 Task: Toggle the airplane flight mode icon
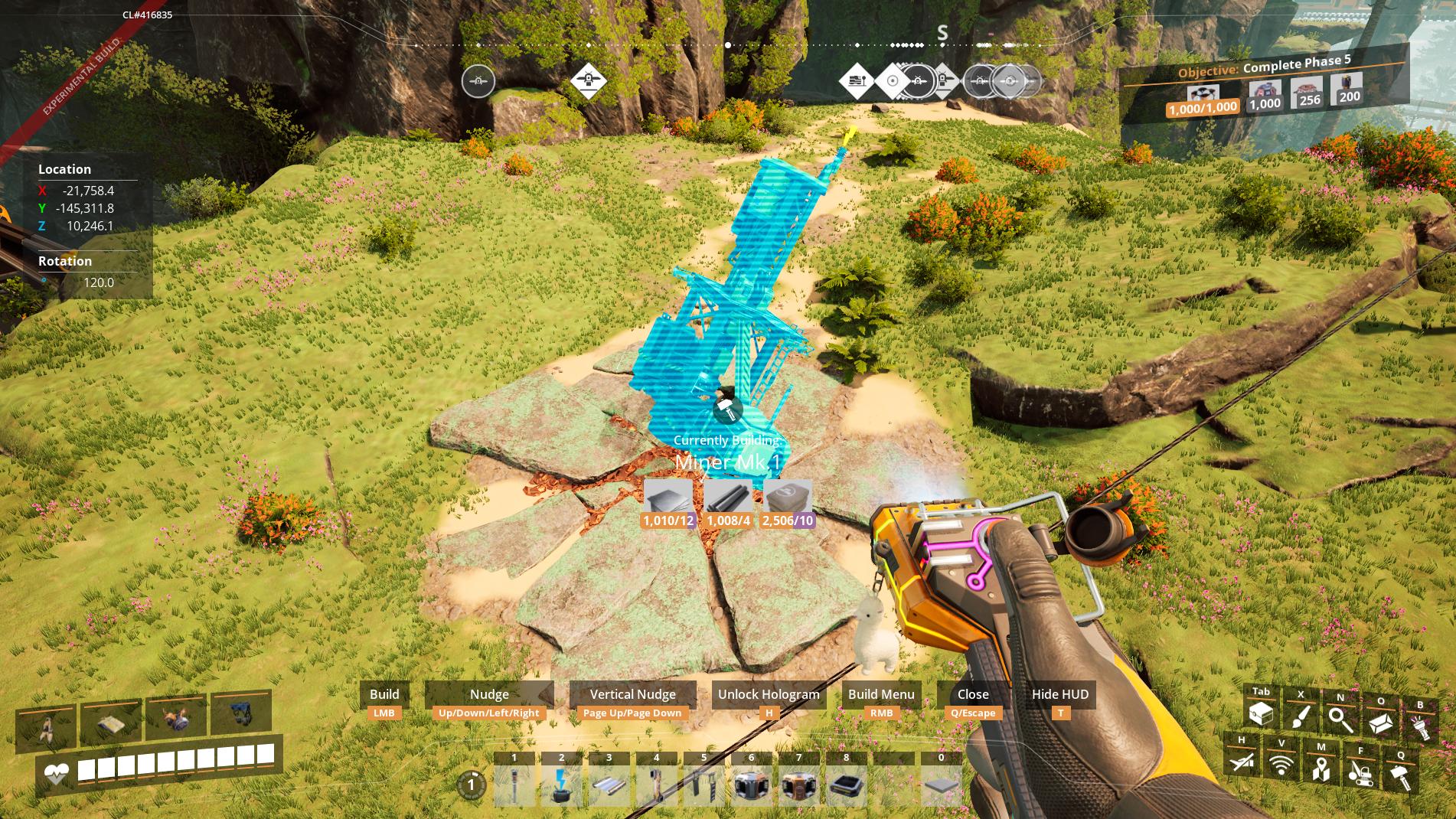[x=1241, y=761]
